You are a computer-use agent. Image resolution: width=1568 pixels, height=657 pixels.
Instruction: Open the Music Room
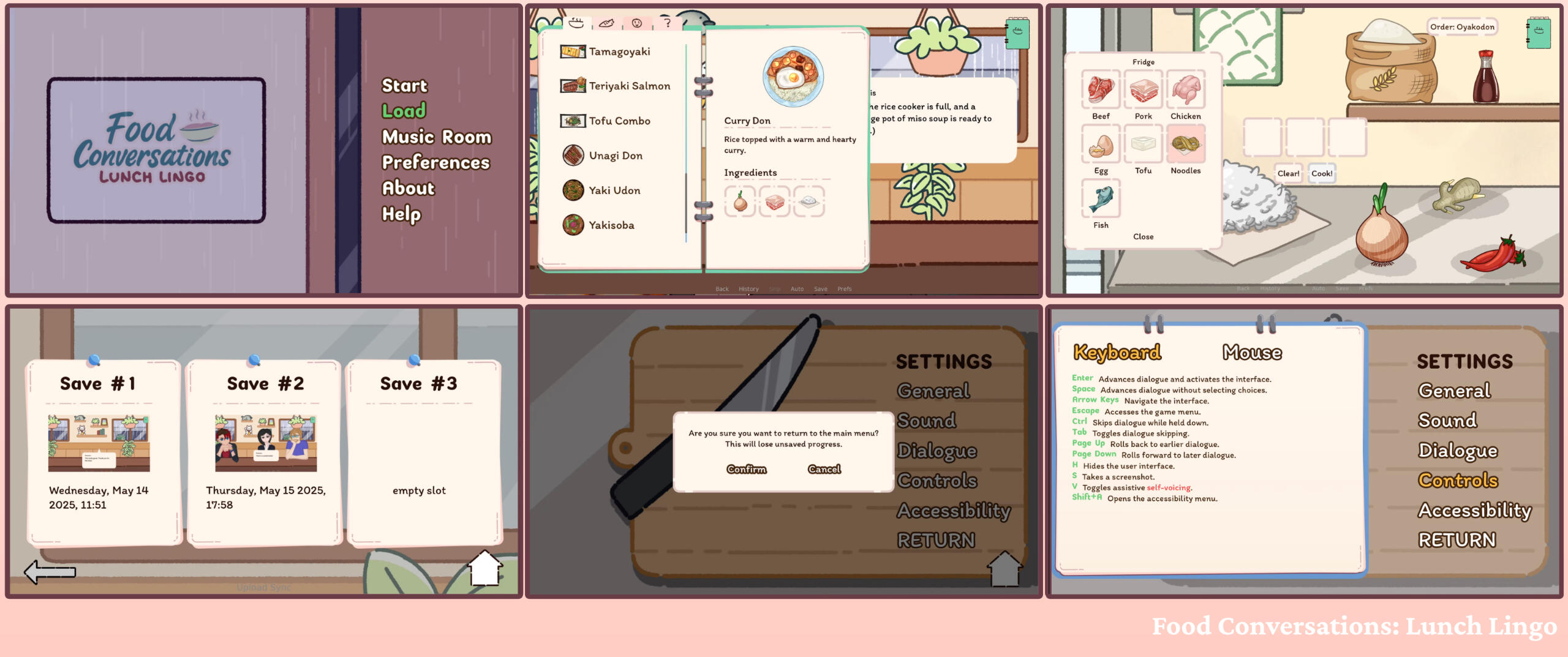tap(436, 137)
